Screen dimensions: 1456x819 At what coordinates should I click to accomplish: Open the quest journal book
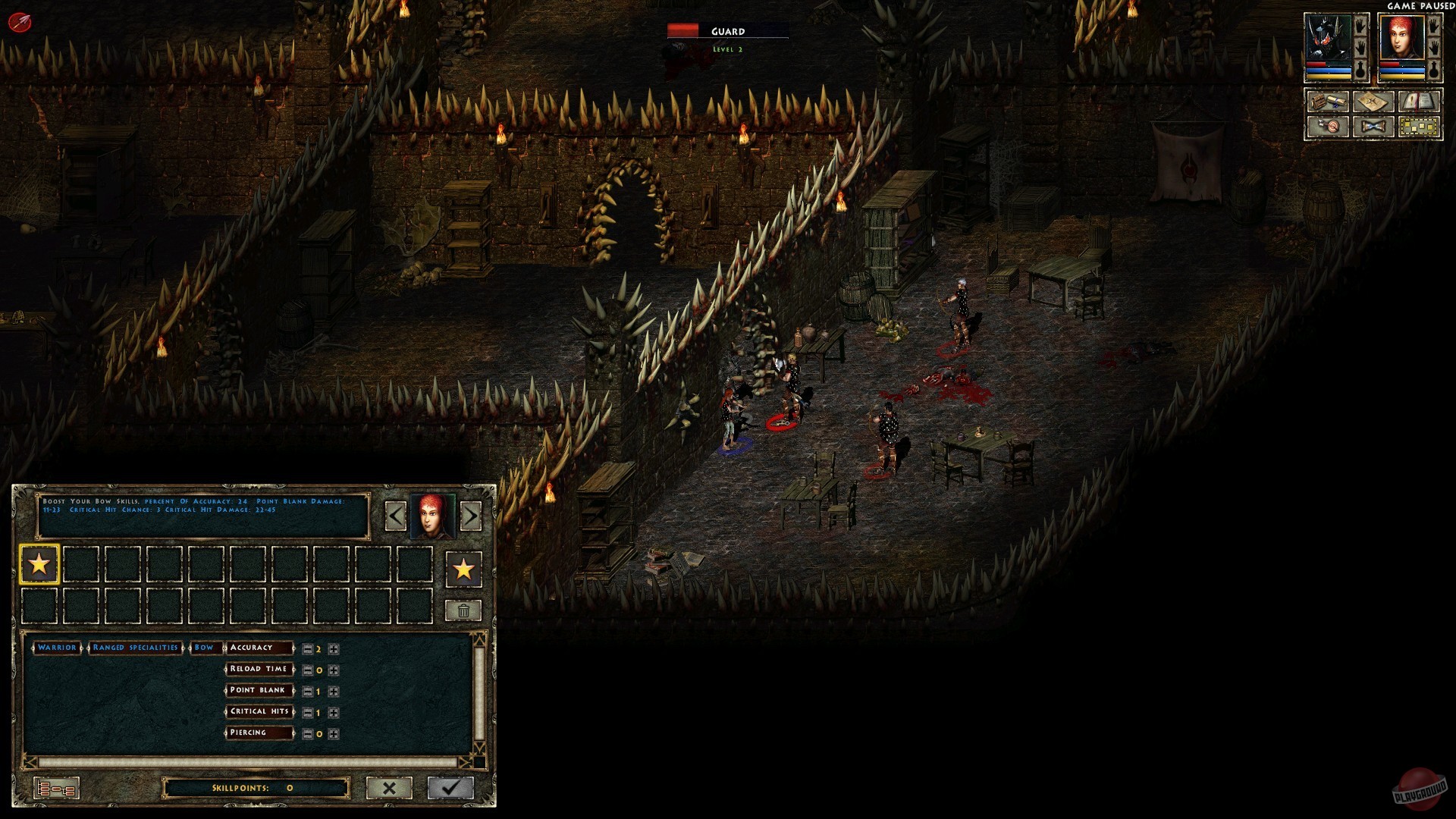coord(1417,102)
